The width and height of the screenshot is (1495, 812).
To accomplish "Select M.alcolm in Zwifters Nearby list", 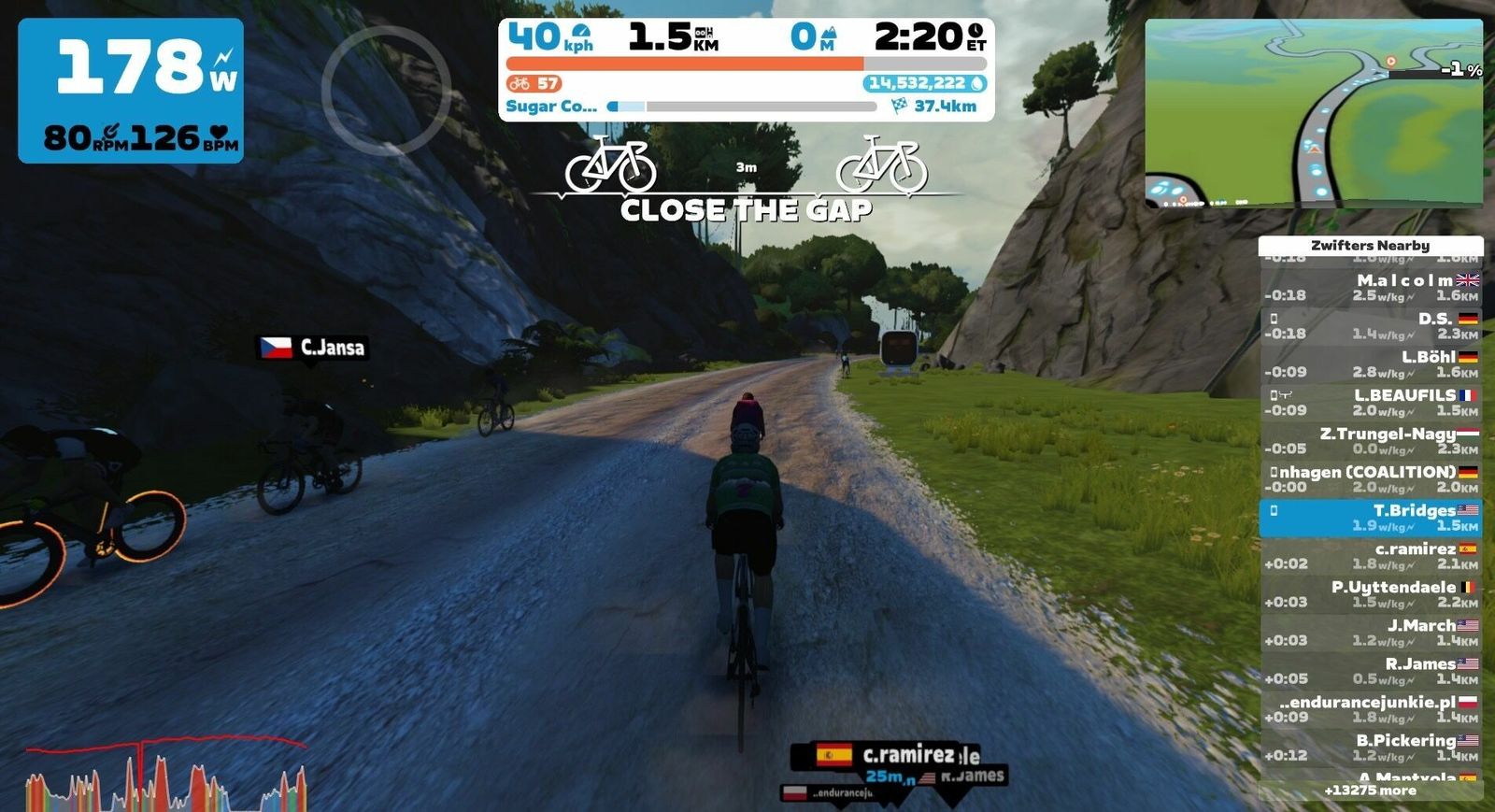I will [x=1371, y=287].
